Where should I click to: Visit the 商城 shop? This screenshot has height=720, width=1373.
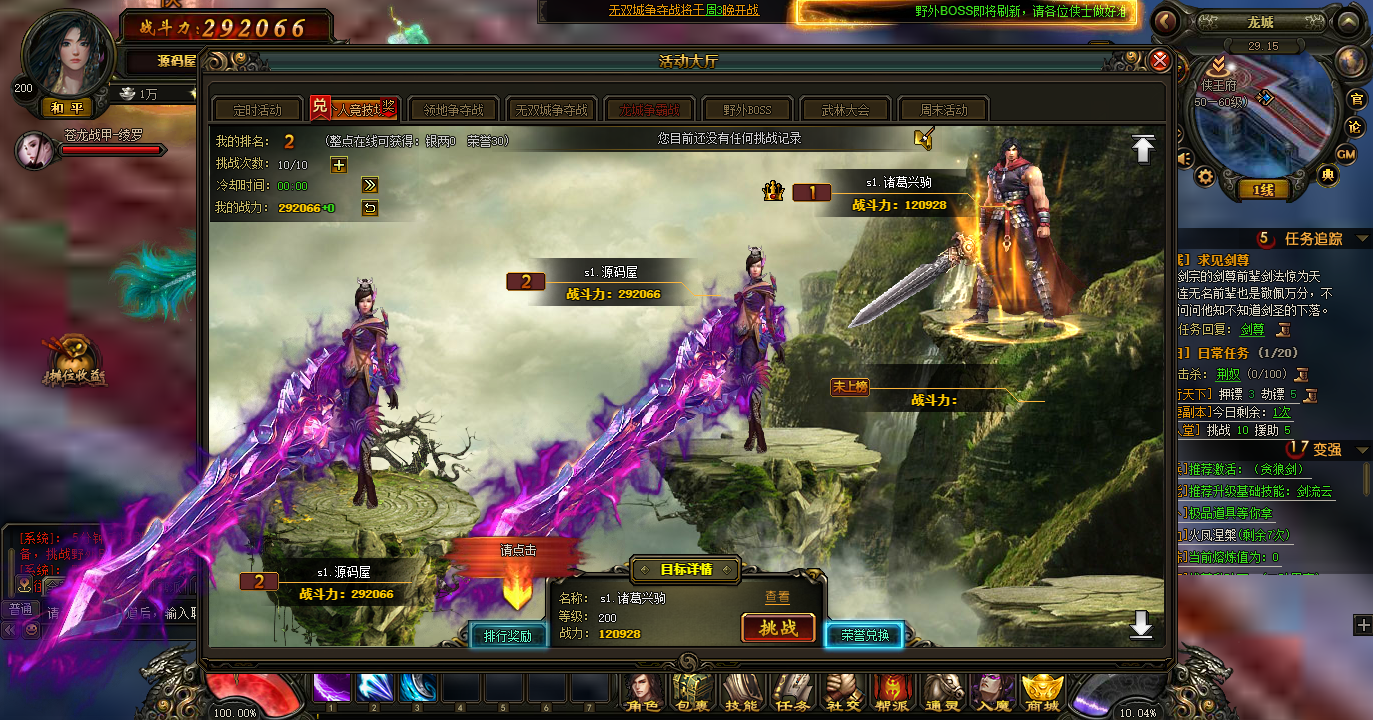pyautogui.click(x=1040, y=693)
